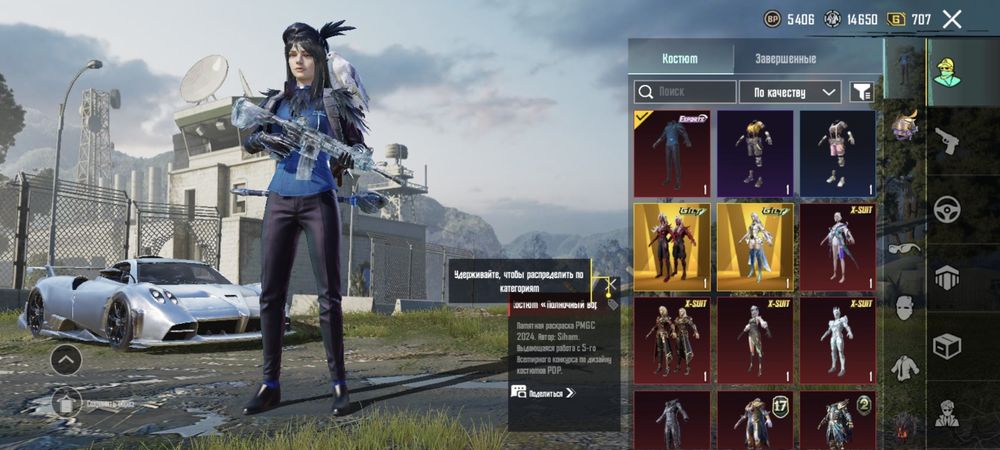Choose the yellow-shirt outfit on purple background
Viewport: 1000px width, 450px height.
click(755, 153)
